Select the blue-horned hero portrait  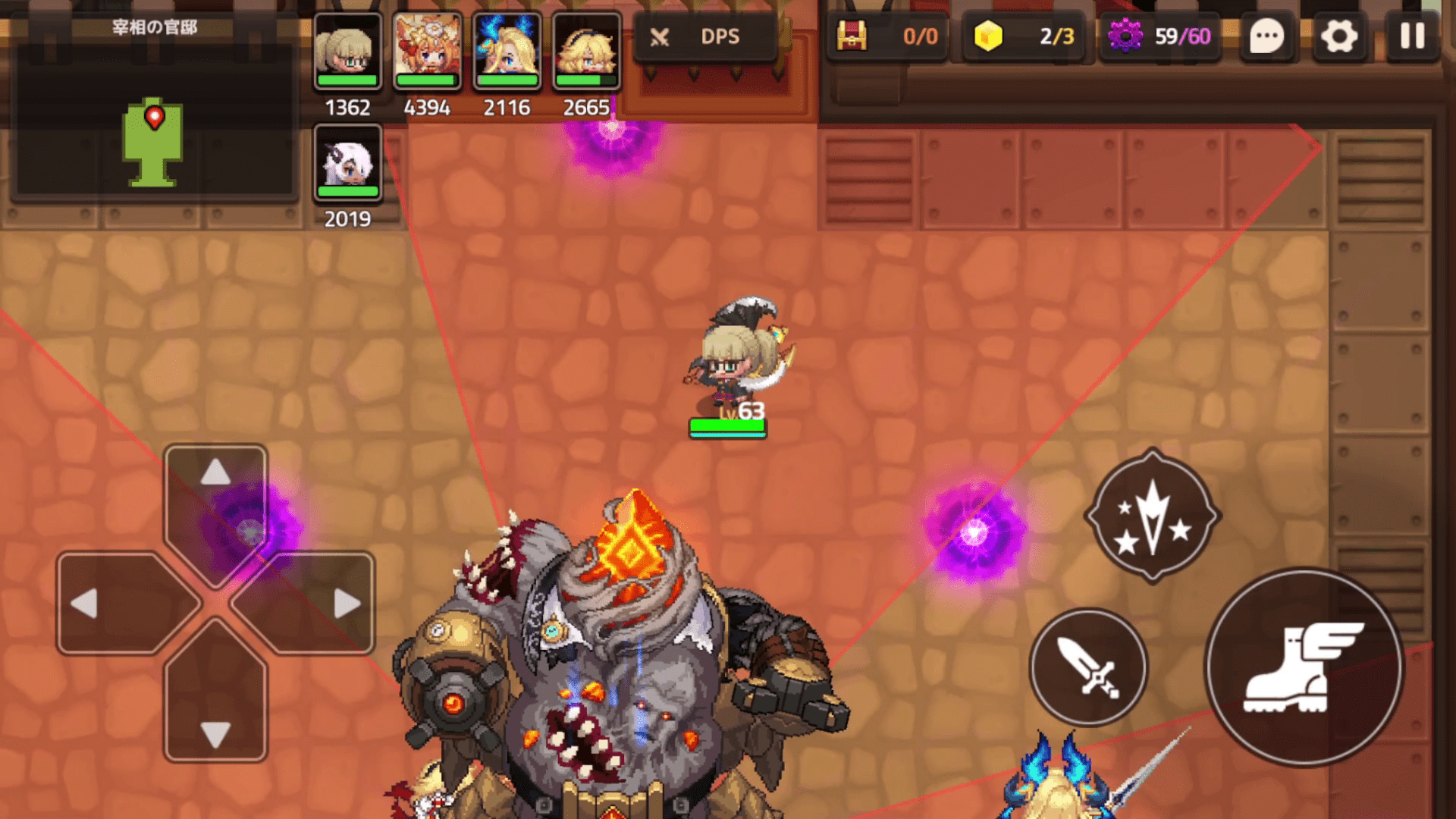(507, 52)
